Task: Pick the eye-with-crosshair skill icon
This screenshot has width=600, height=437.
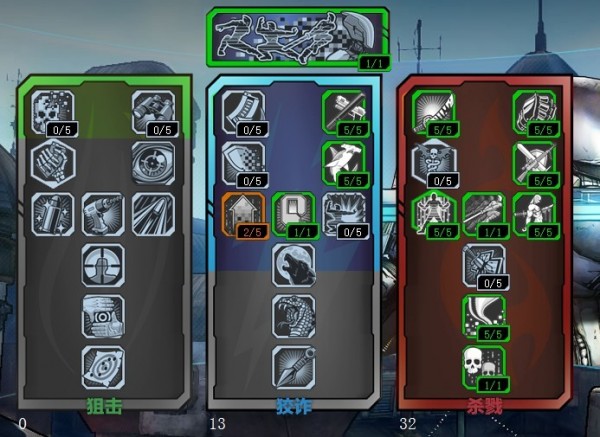Action: tap(154, 160)
